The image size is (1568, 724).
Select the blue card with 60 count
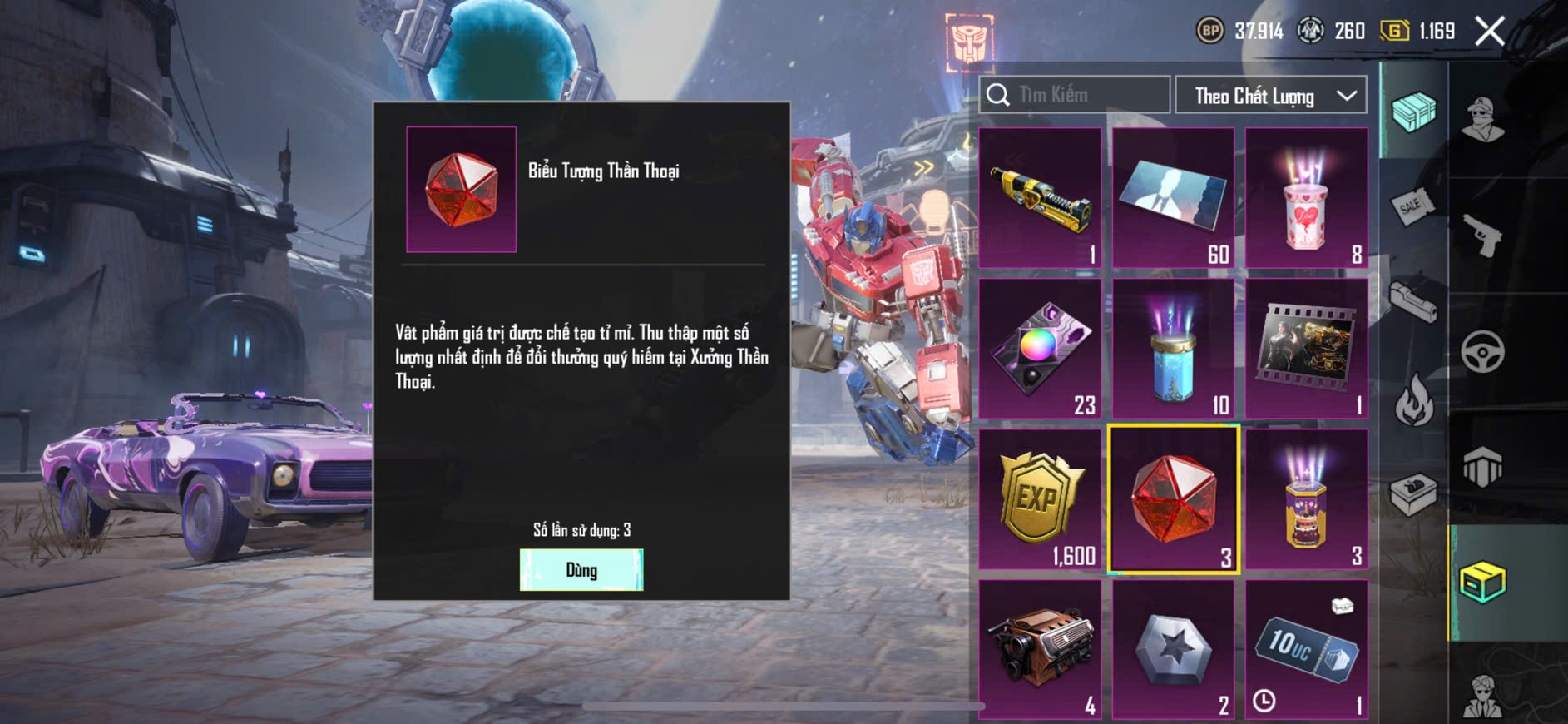tap(1173, 198)
